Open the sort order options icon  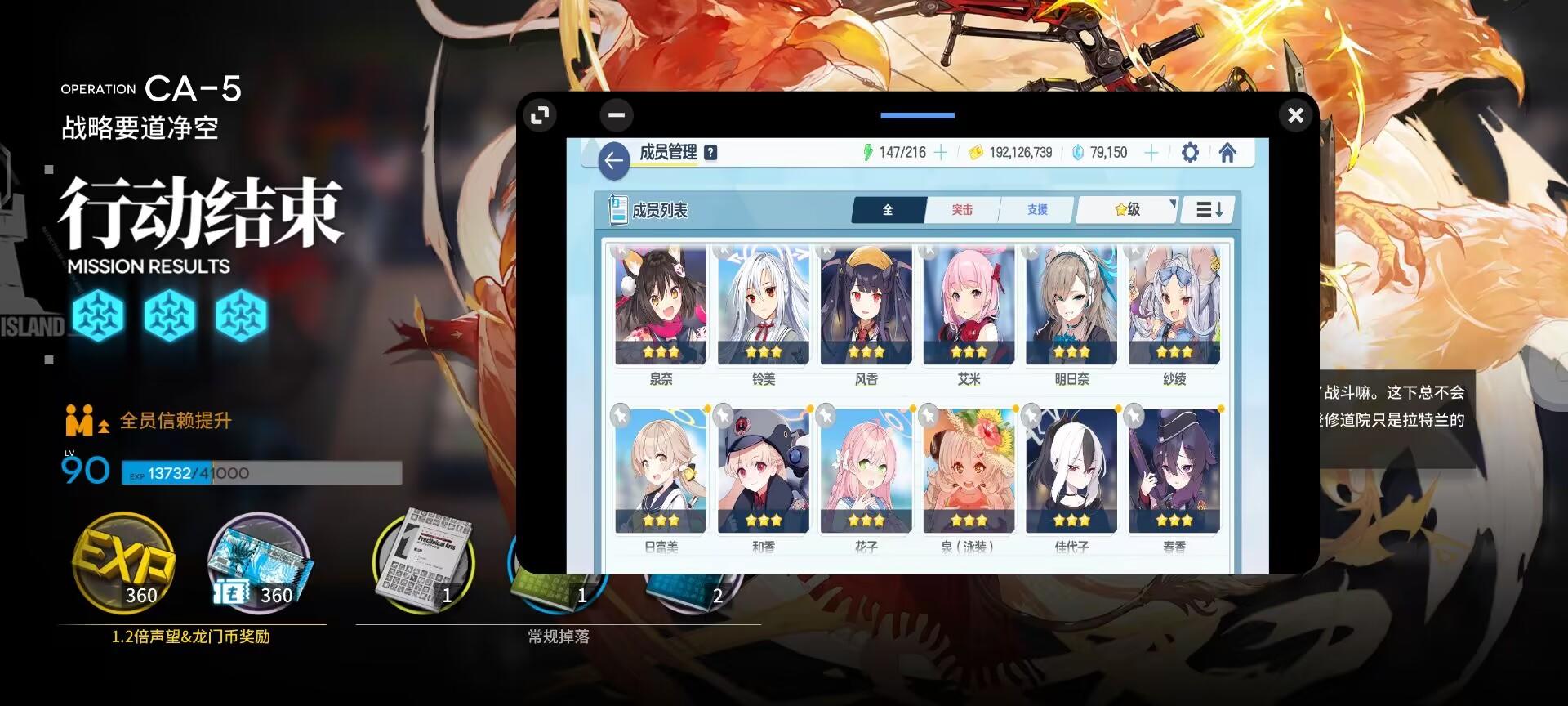(1207, 209)
